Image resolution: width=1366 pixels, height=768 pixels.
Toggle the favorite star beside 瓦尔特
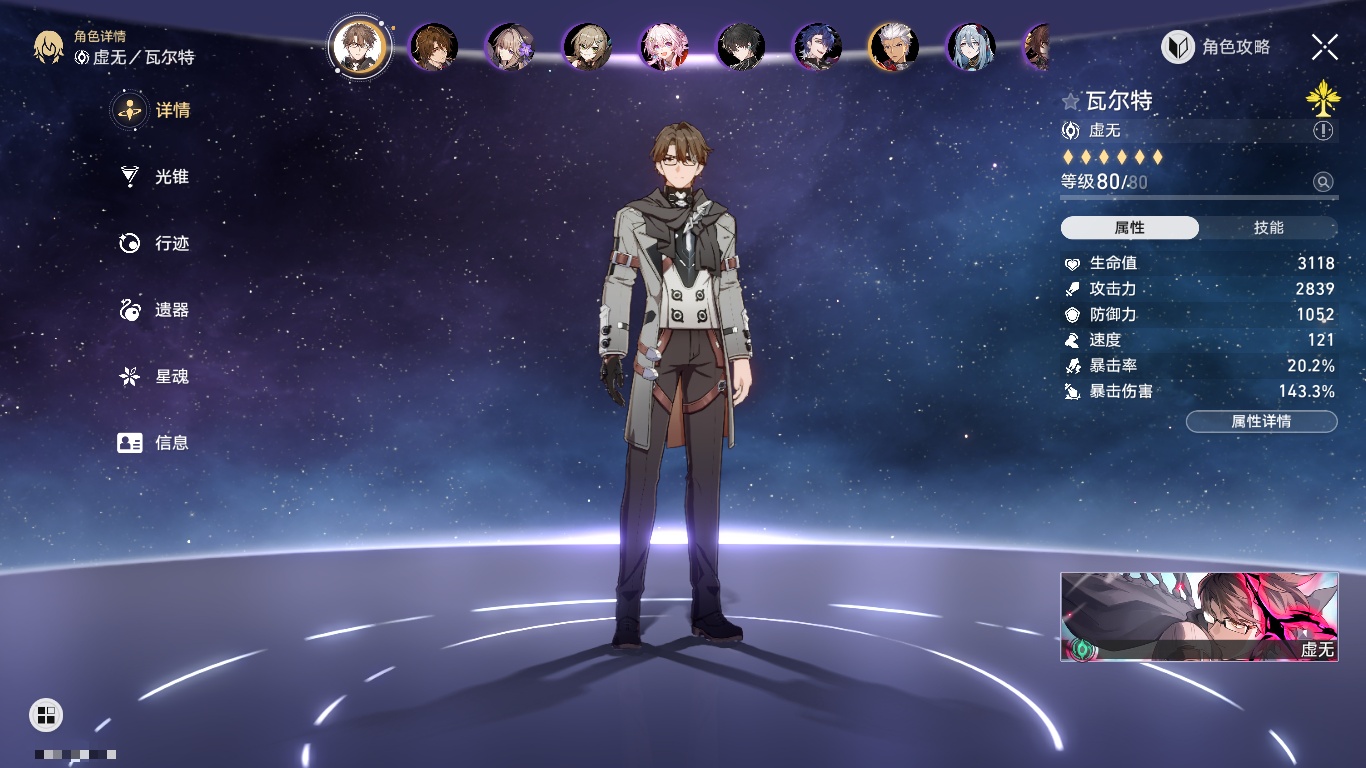pos(1071,101)
